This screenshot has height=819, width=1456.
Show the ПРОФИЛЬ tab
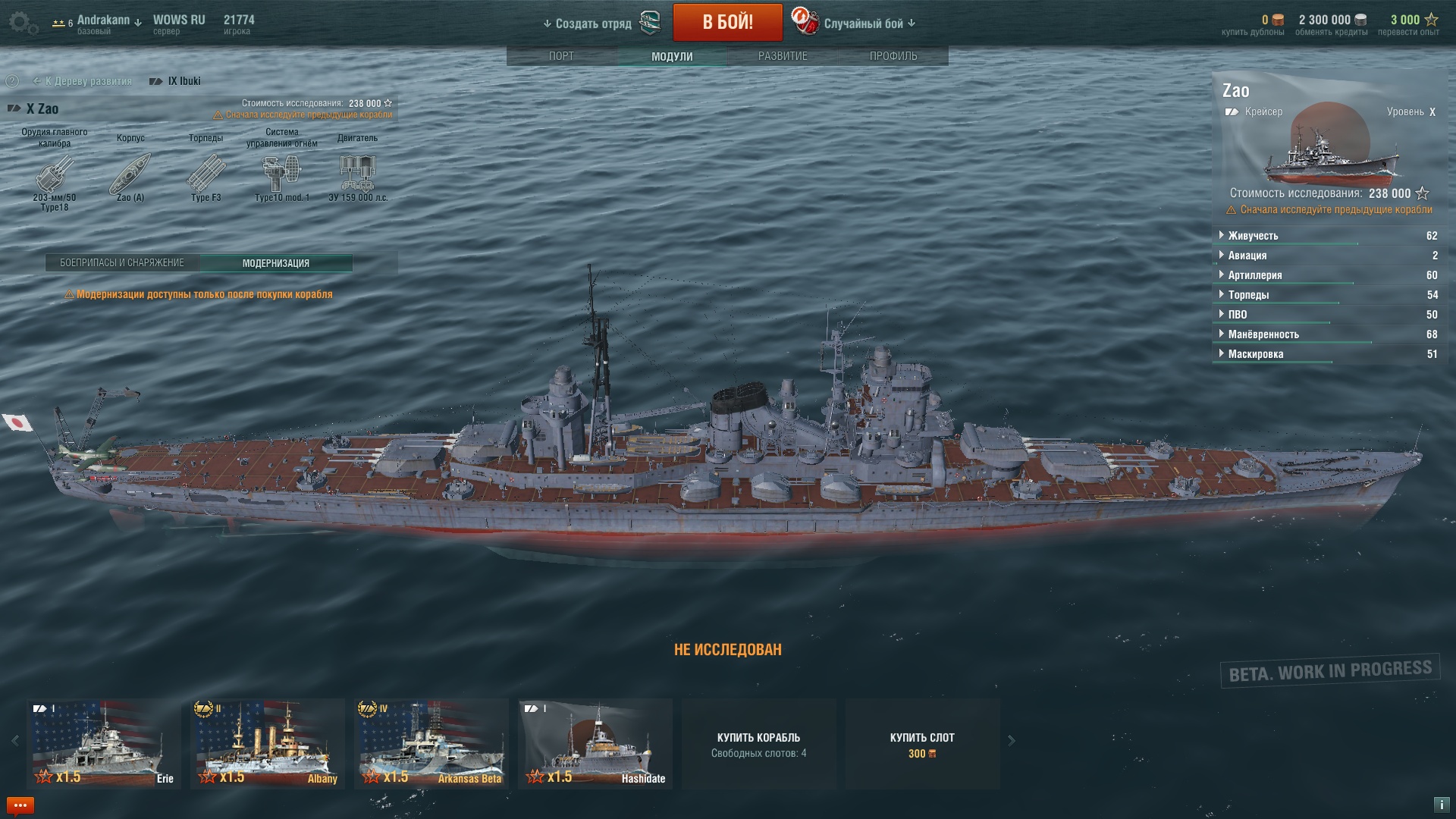pyautogui.click(x=893, y=56)
